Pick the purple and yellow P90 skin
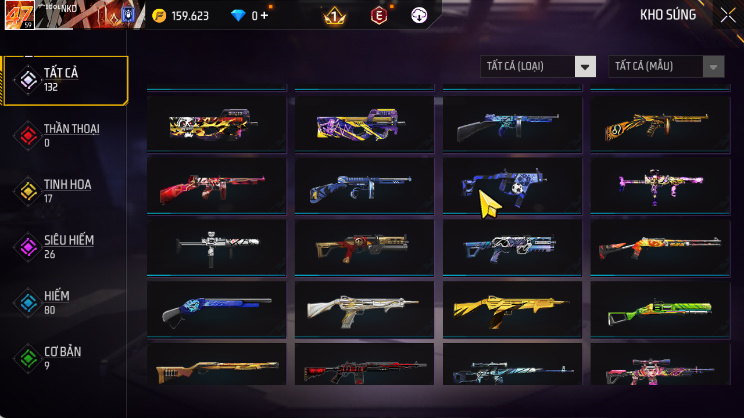Viewport: 744px width, 418px height. point(365,123)
